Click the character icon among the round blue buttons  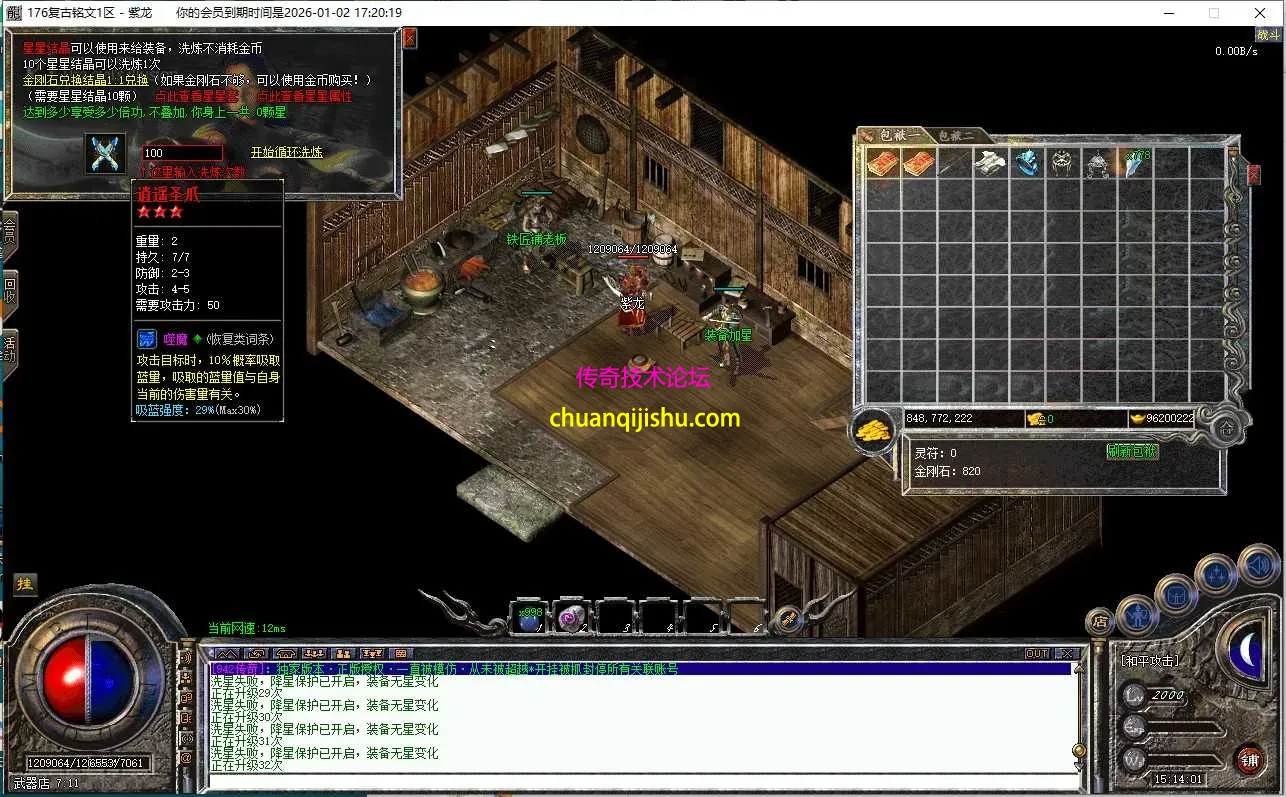tap(1138, 615)
